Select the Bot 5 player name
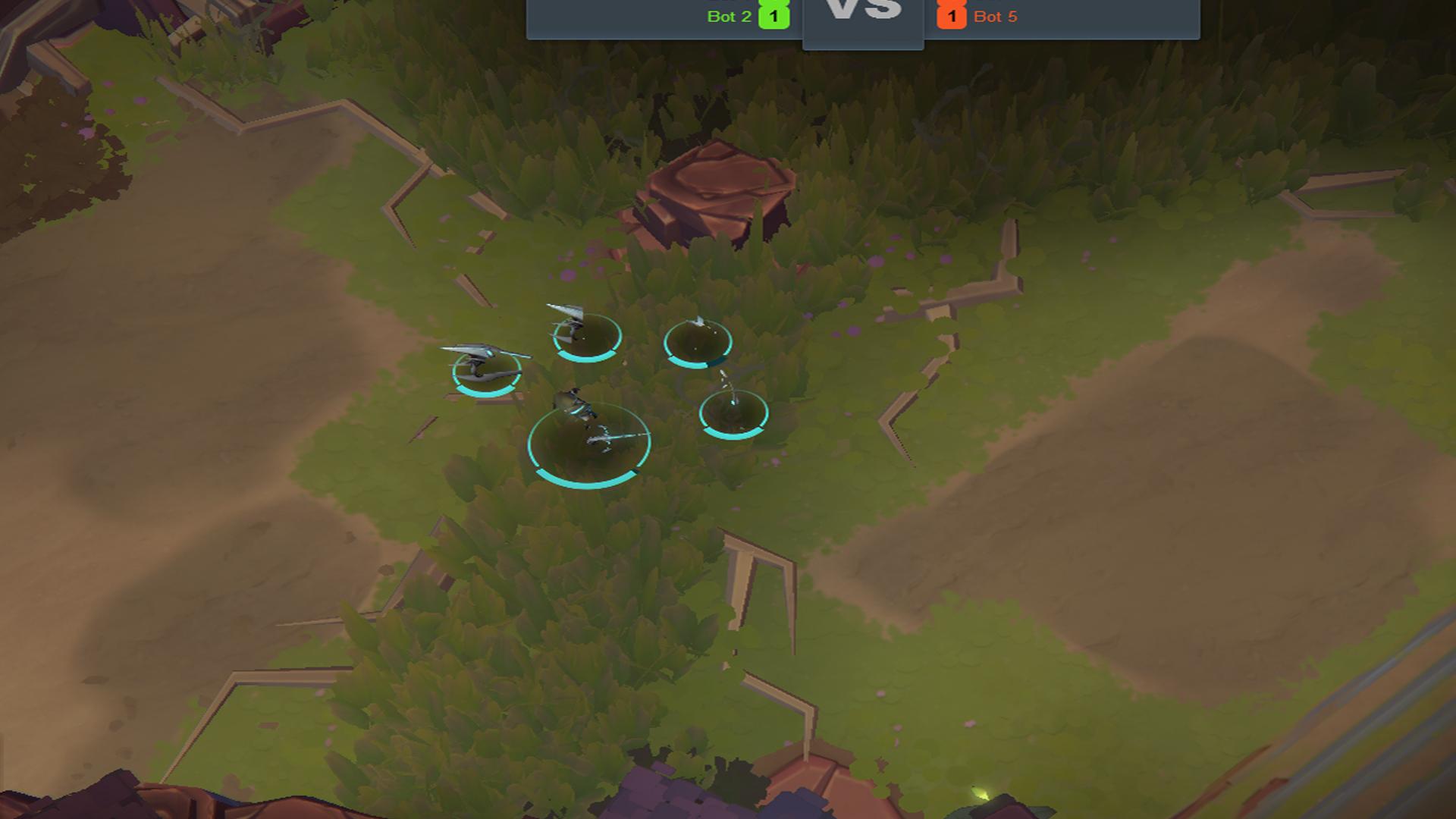1456x819 pixels. 995,17
